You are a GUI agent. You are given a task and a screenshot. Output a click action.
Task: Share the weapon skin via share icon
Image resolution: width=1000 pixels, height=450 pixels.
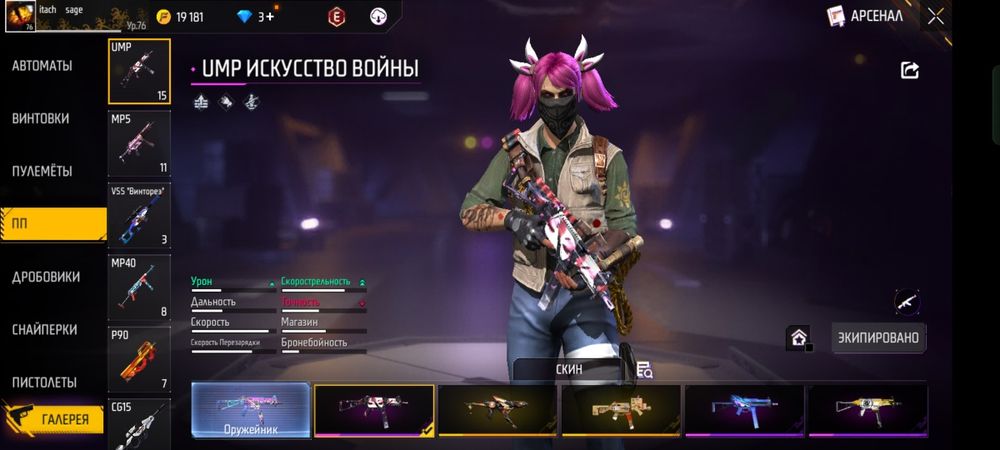point(910,70)
